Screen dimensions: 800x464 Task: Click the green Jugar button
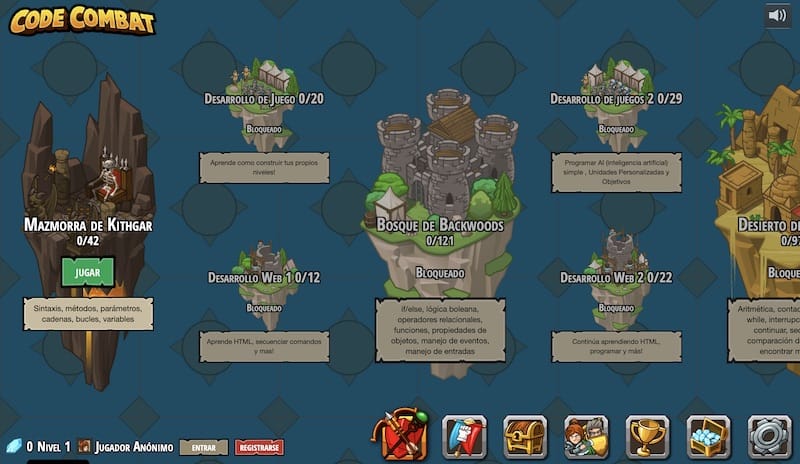coord(87,272)
